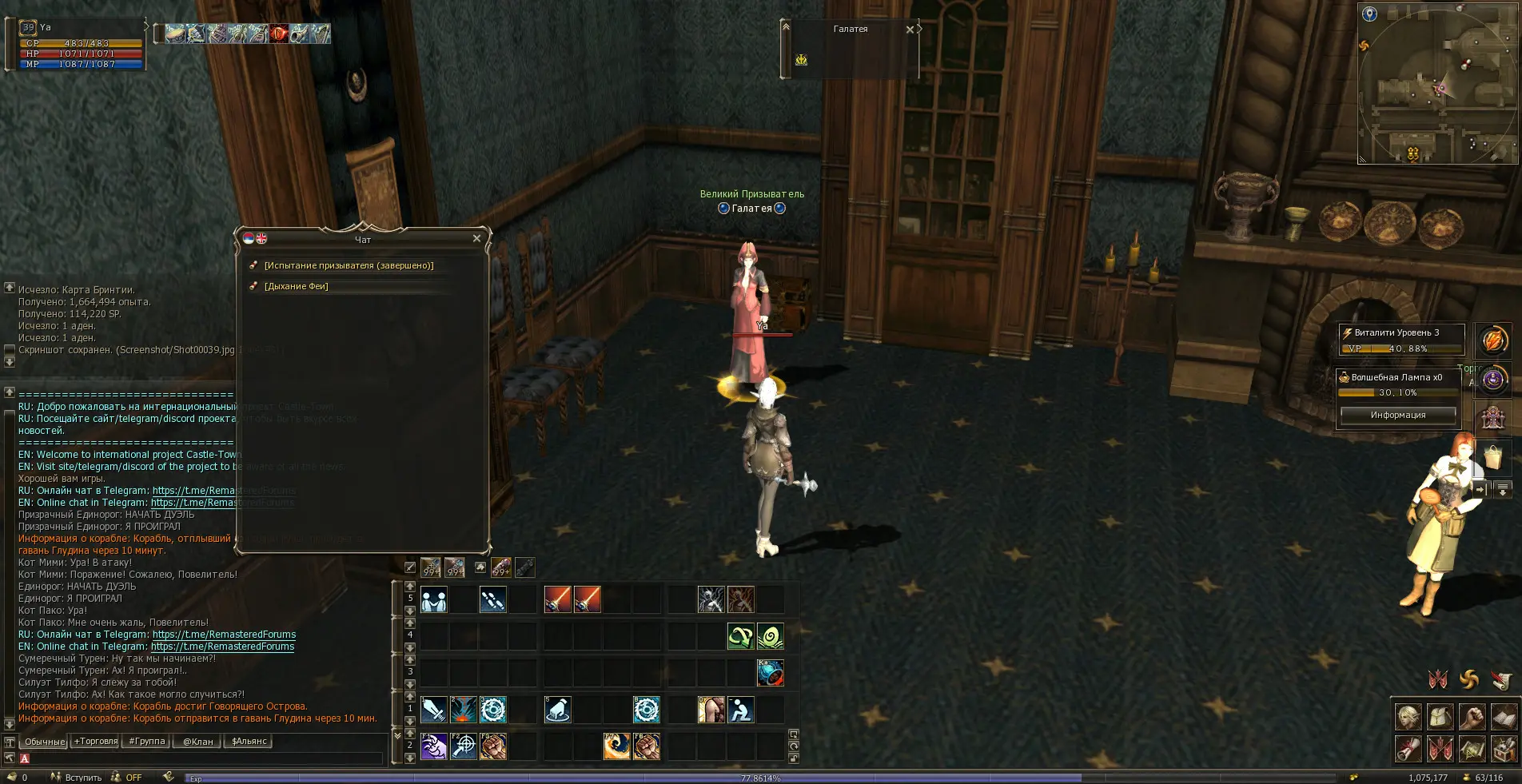This screenshot has width=1522, height=784.
Task: Activate the sword attack skill in slot 1
Action: [433, 710]
